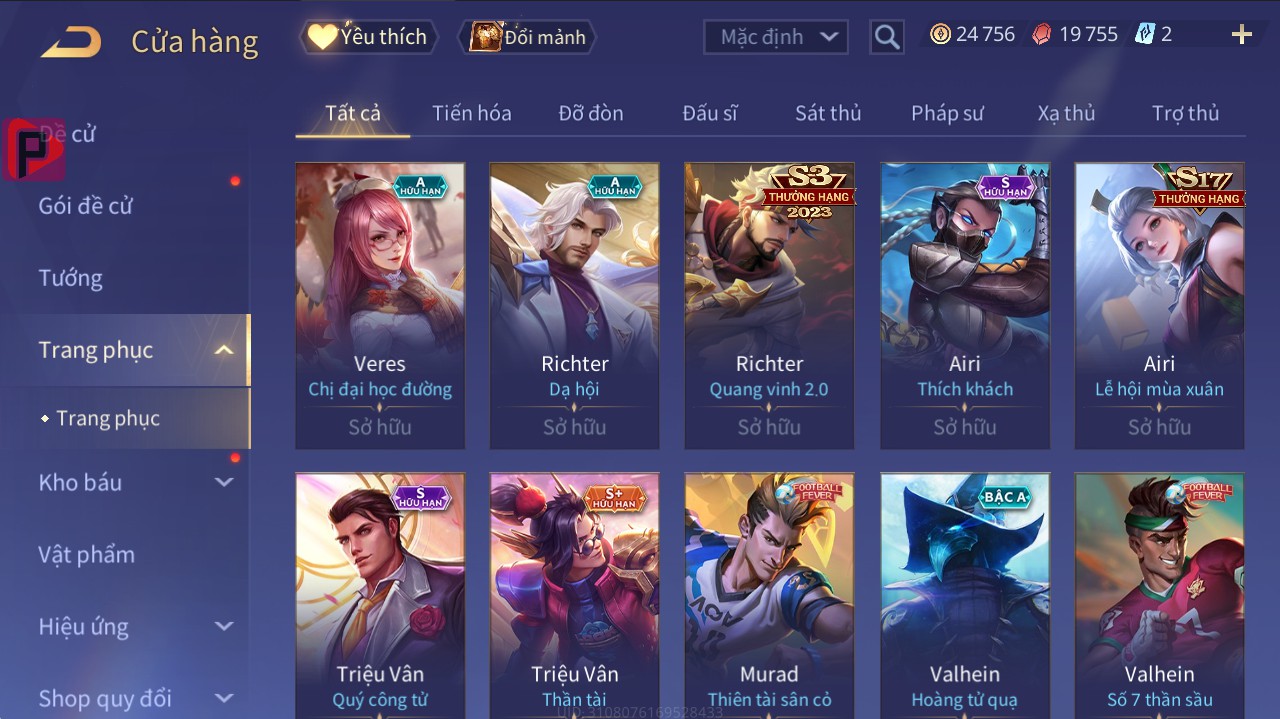Viewport: 1280px width, 719px height.
Task: Open the Gói đề cử menu
Action: tap(86, 206)
